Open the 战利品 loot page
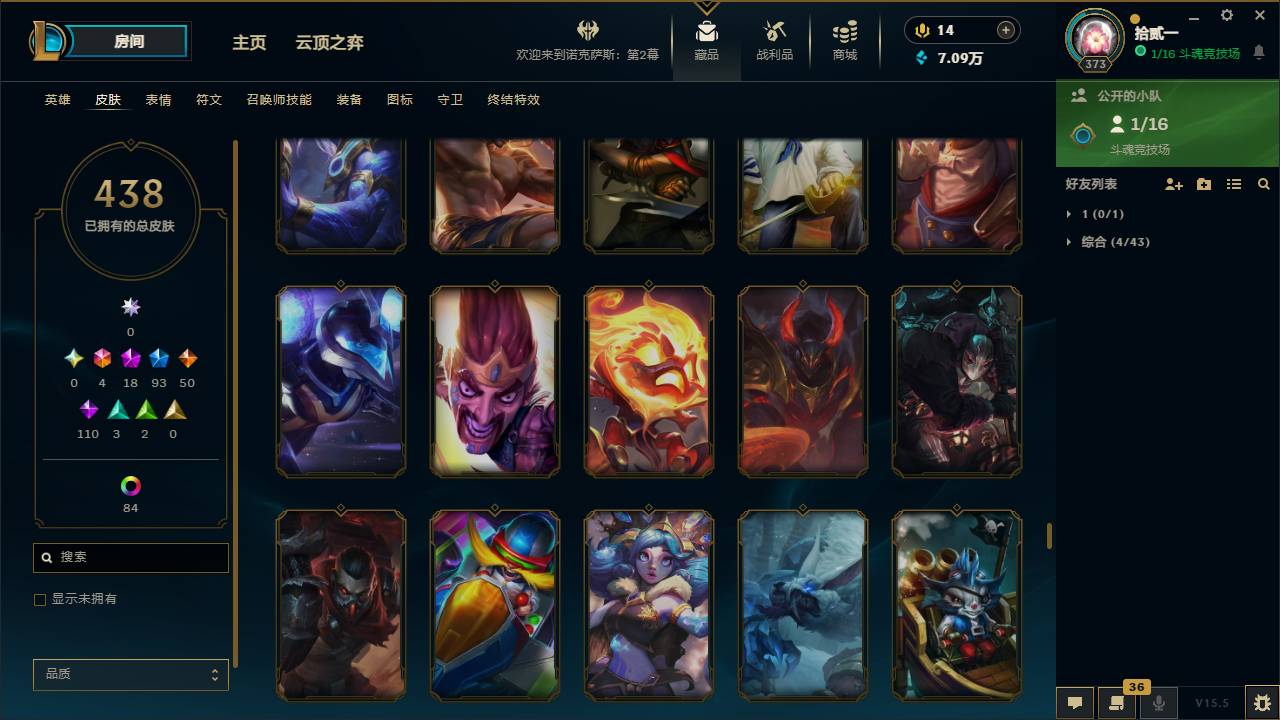 [775, 40]
